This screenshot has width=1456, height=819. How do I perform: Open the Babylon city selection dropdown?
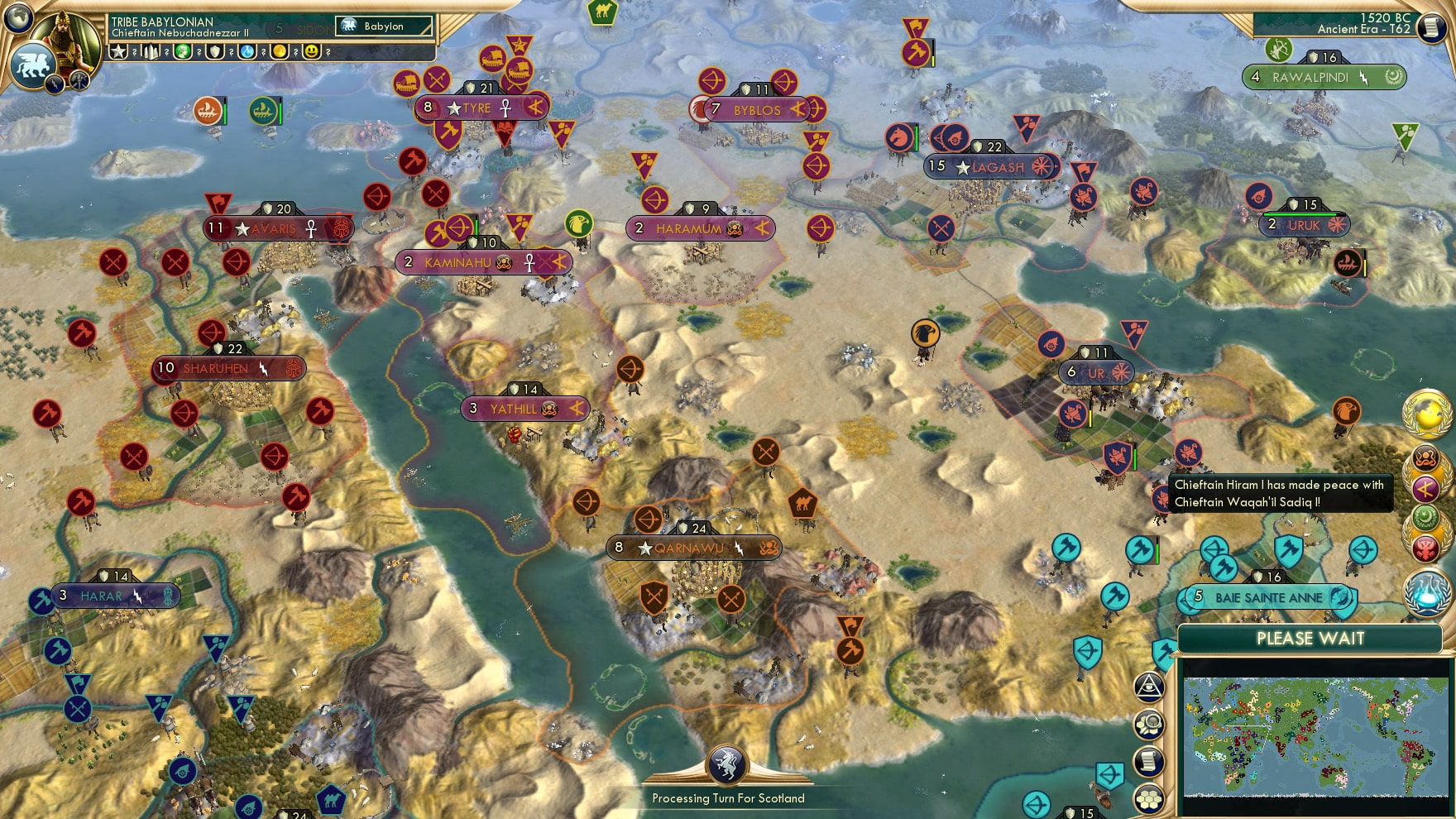pos(383,26)
